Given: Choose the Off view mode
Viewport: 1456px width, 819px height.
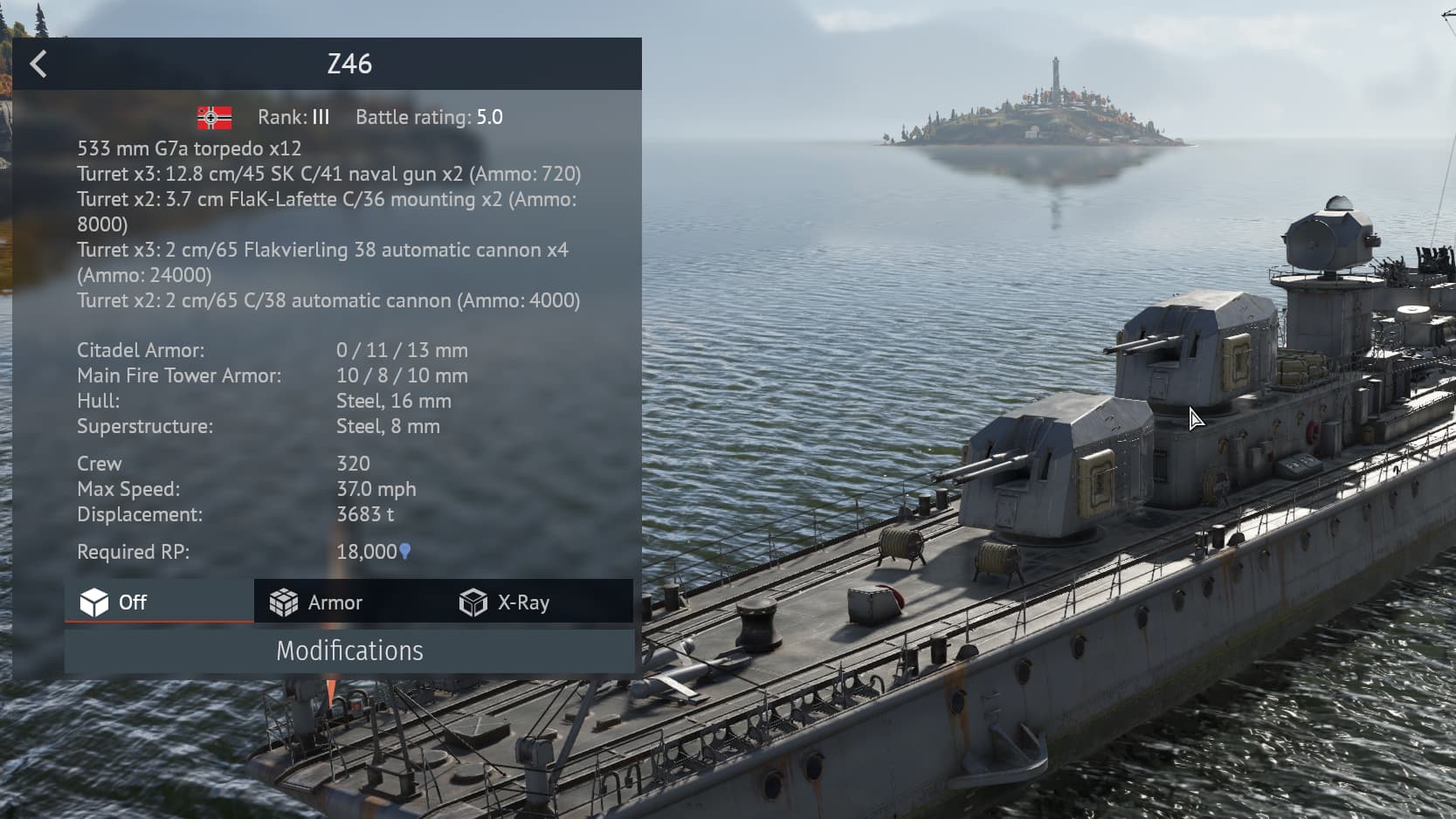Looking at the screenshot, I should pyautogui.click(x=115, y=602).
